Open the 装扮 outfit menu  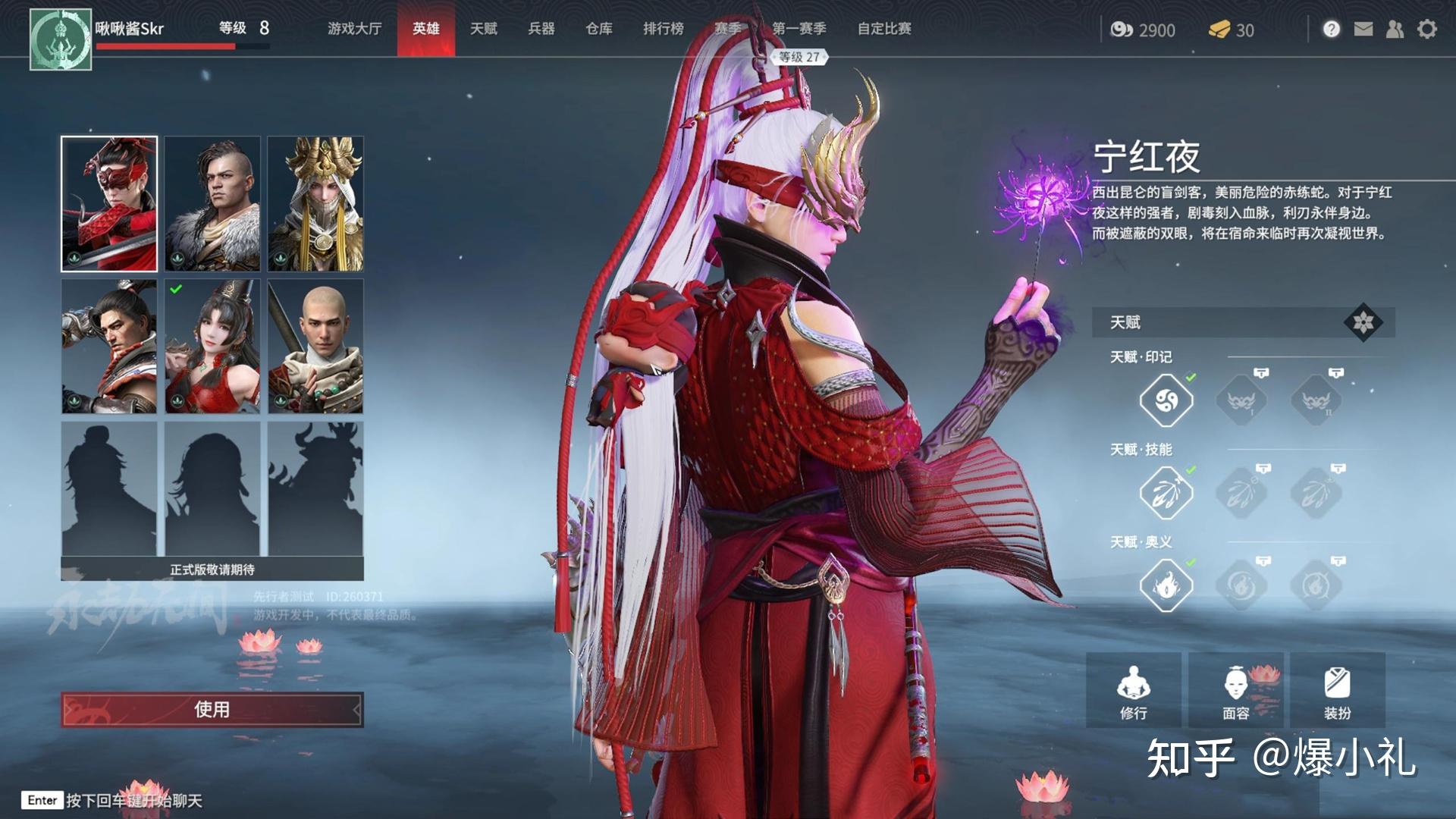(1338, 691)
